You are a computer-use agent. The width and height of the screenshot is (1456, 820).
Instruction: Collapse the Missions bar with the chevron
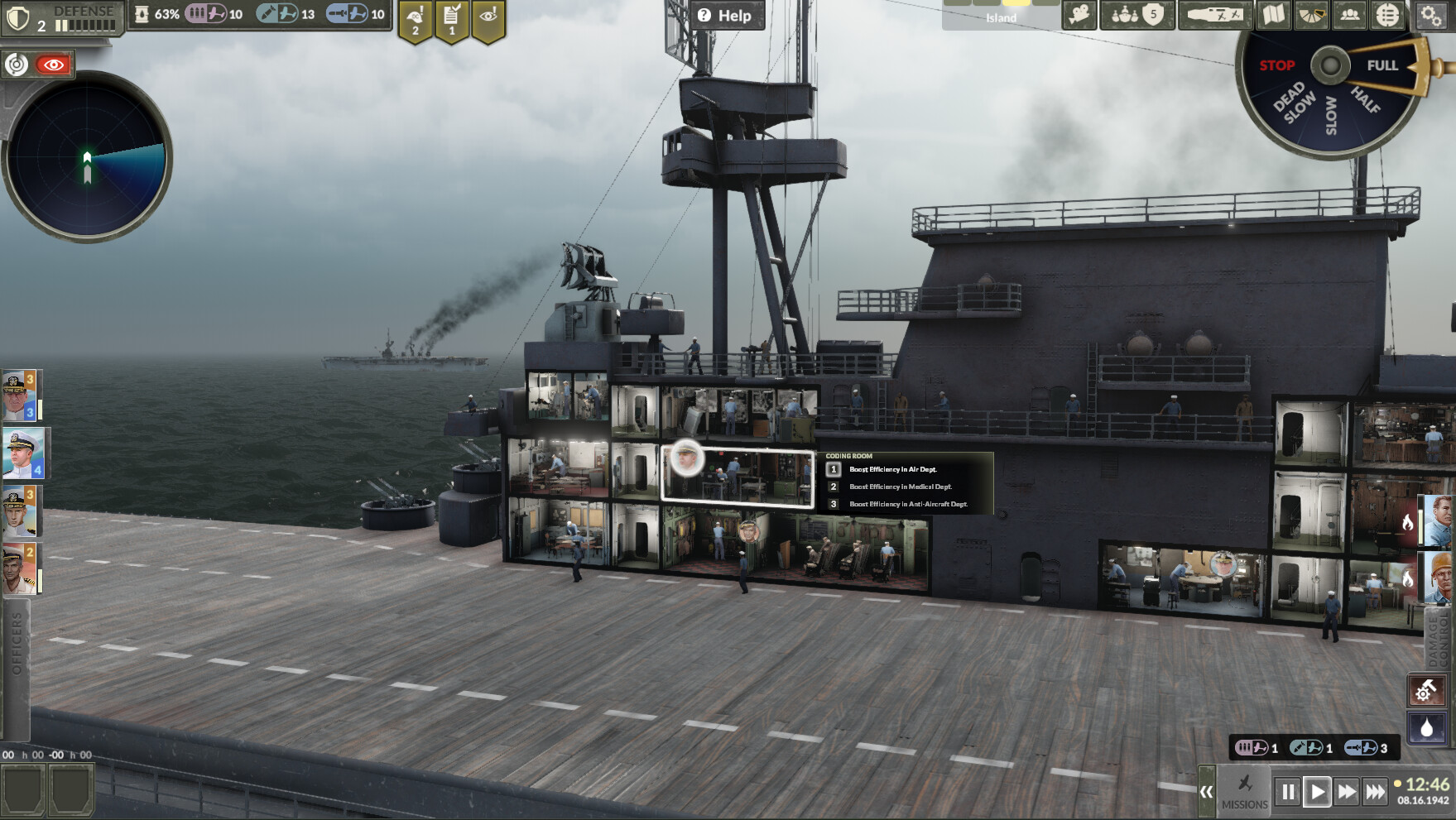(1209, 792)
